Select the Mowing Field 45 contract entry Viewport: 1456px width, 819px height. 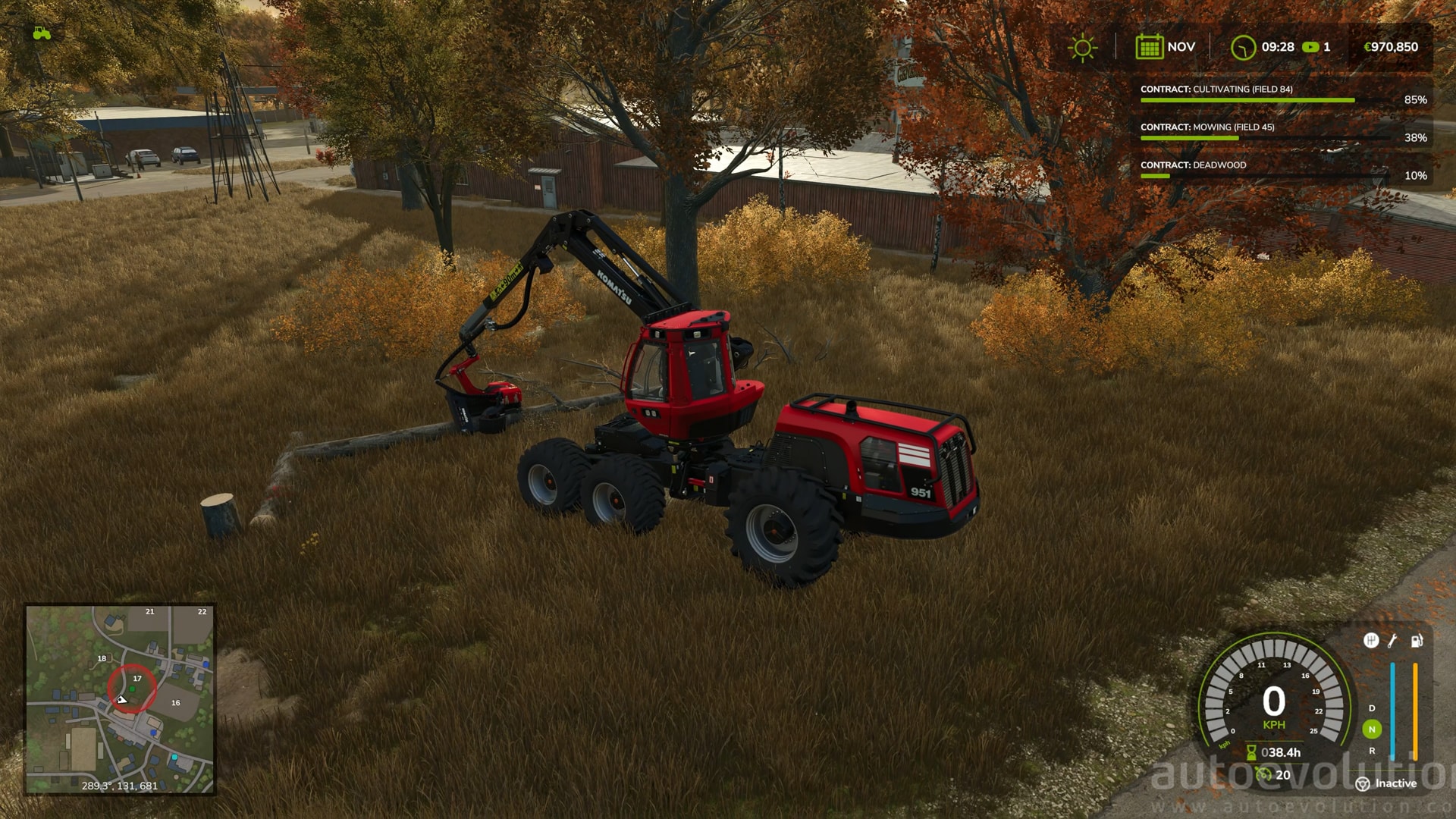tap(1282, 132)
